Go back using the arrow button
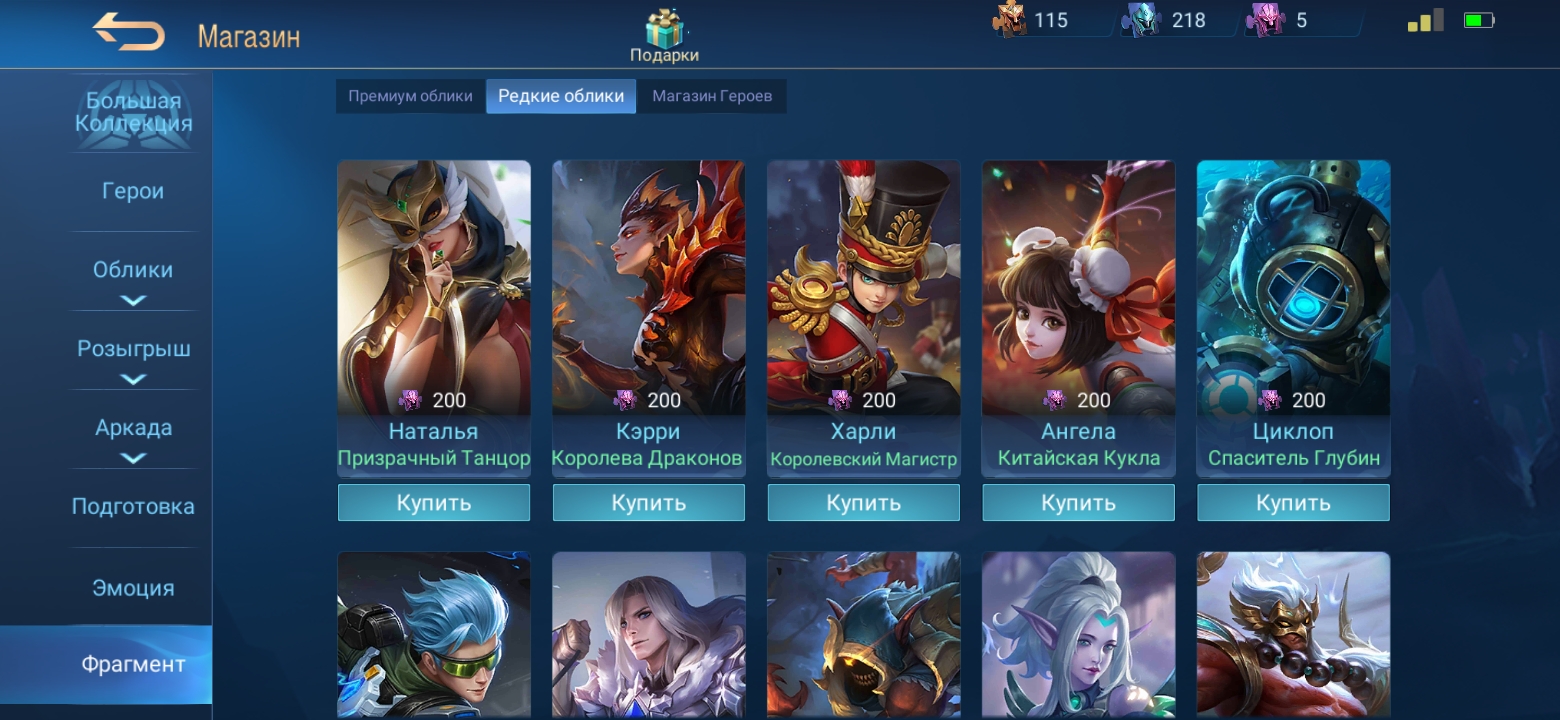The width and height of the screenshot is (1560, 720). pyautogui.click(x=129, y=33)
